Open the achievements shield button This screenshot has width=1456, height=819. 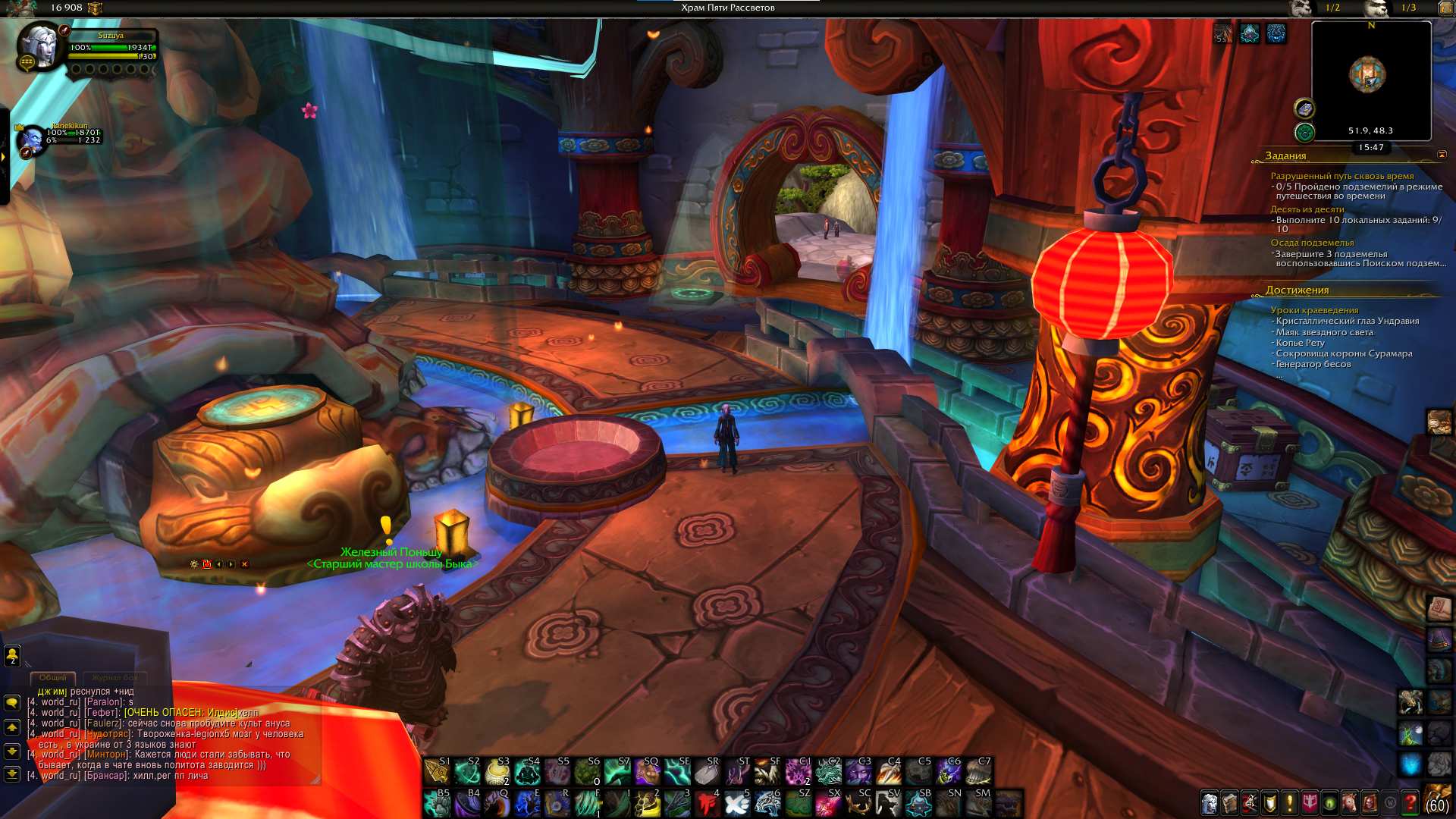(x=1269, y=802)
